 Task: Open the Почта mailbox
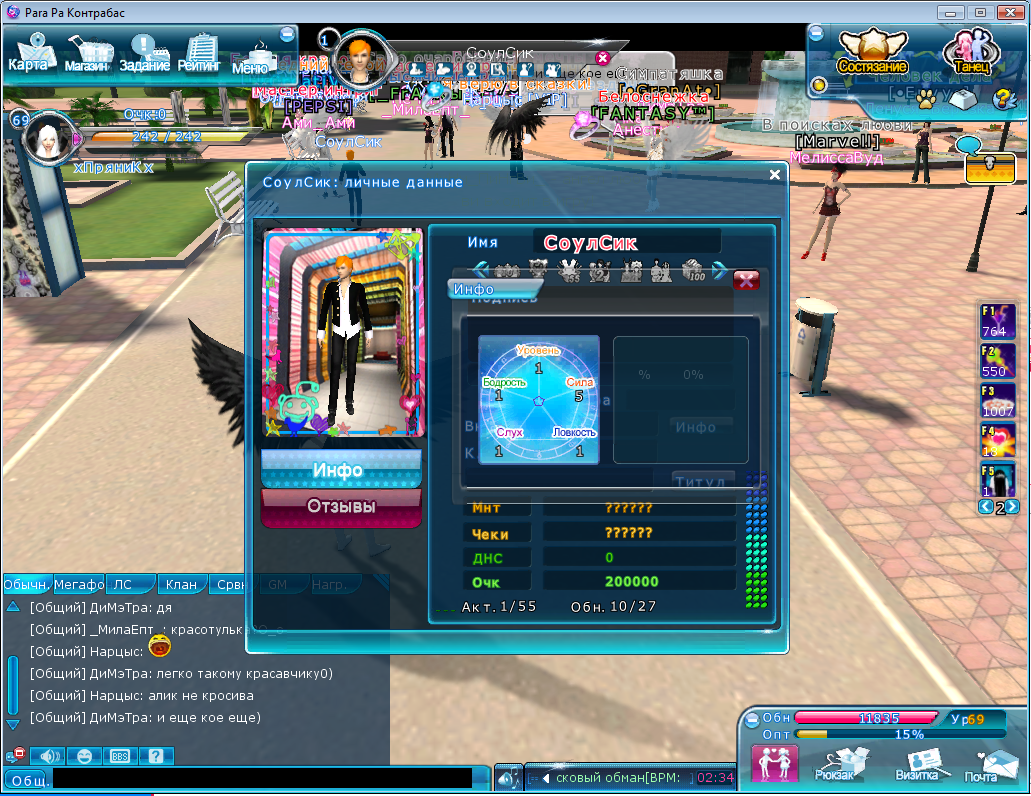click(985, 763)
